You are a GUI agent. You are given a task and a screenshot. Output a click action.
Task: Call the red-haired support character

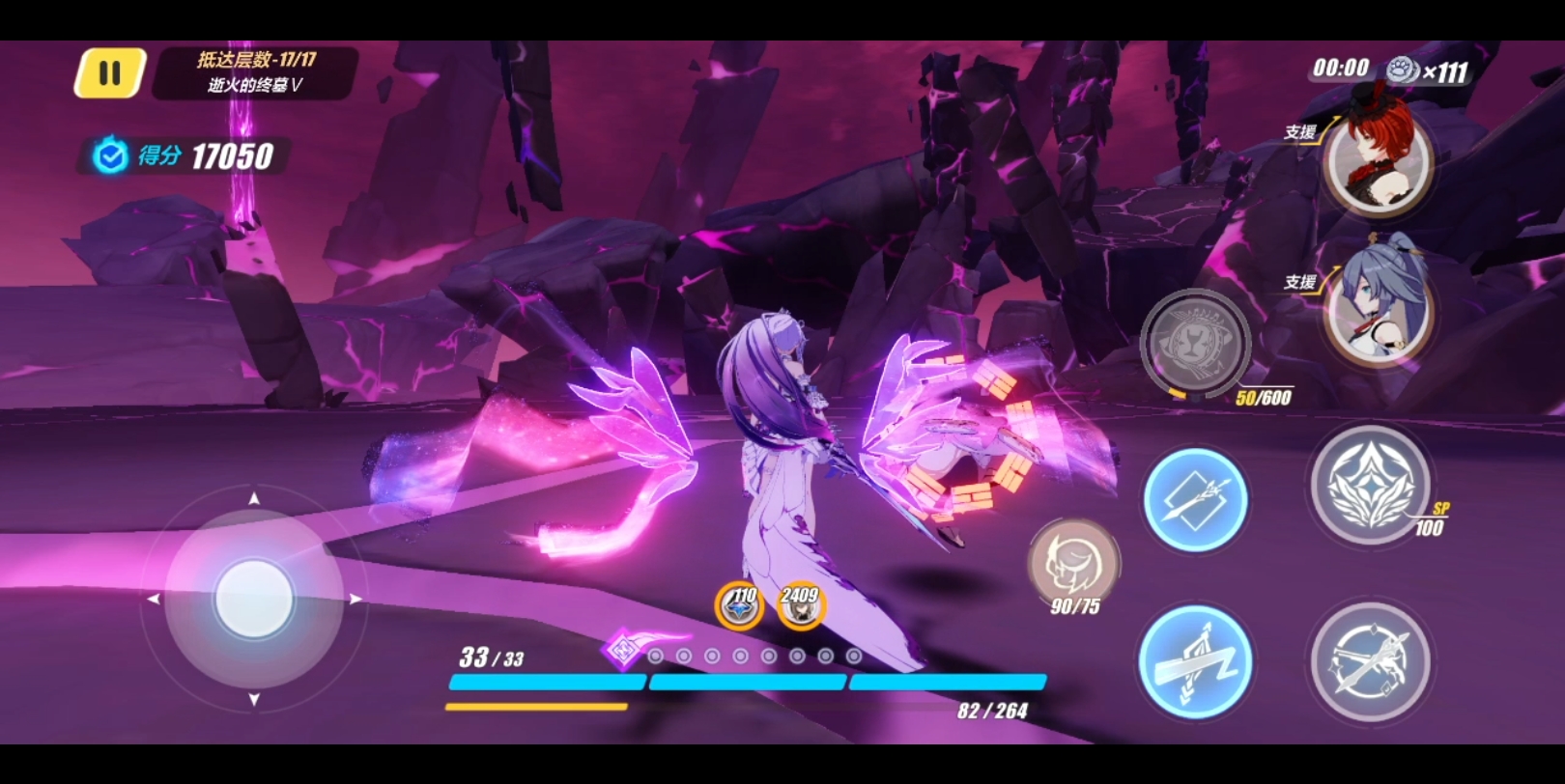pyautogui.click(x=1377, y=160)
